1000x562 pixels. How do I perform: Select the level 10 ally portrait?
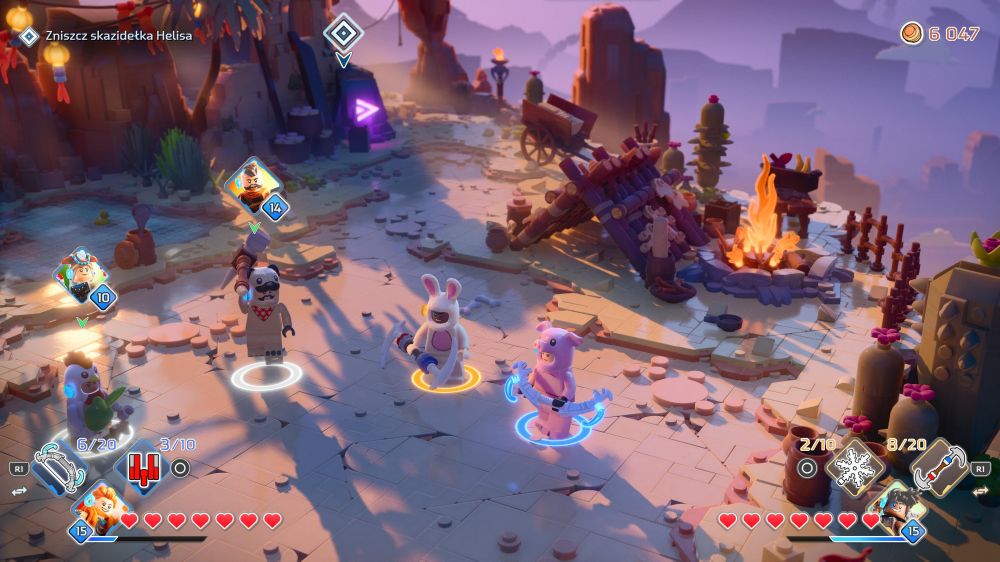coord(81,278)
